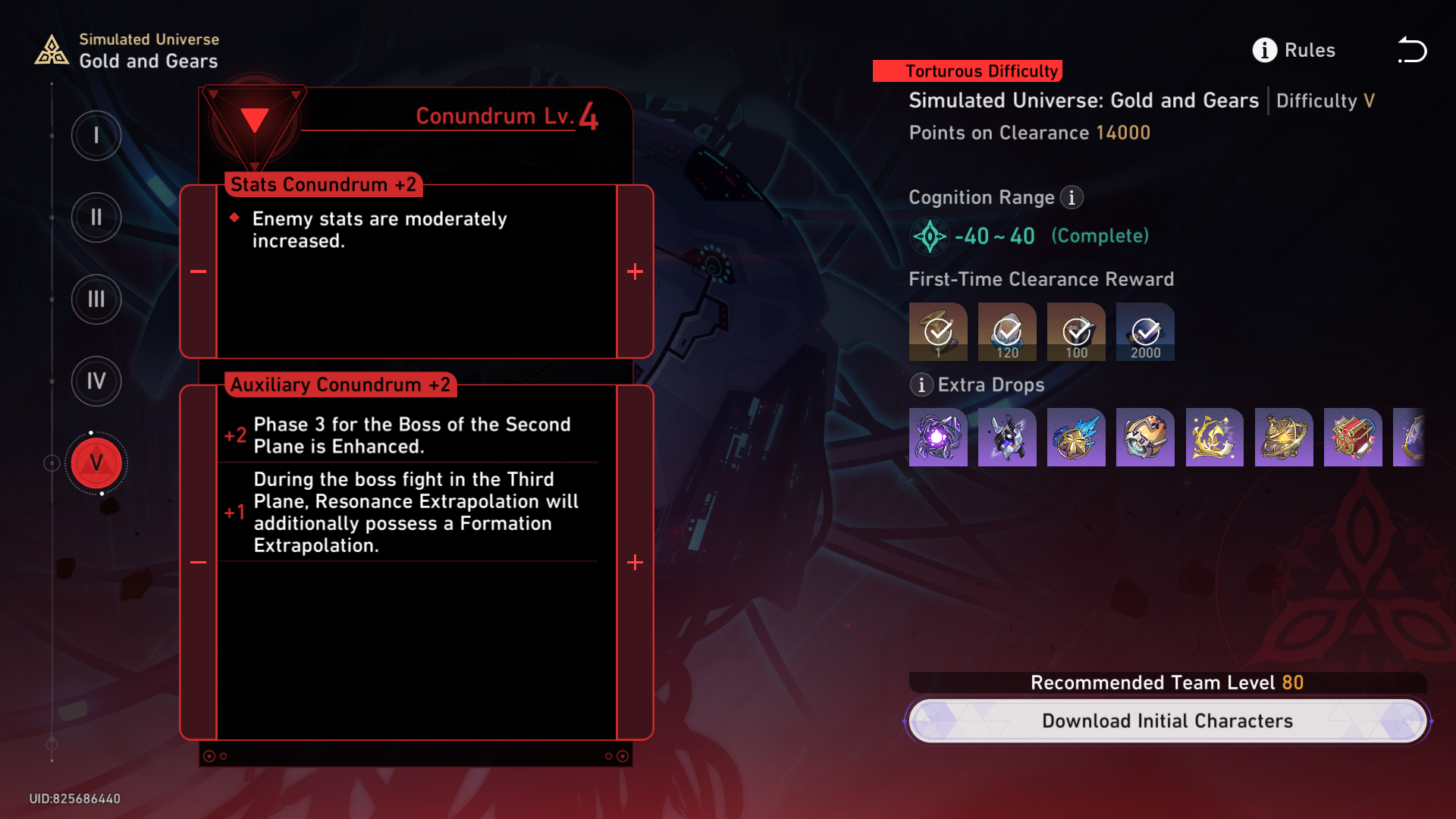Open the Rules panel

[1294, 50]
